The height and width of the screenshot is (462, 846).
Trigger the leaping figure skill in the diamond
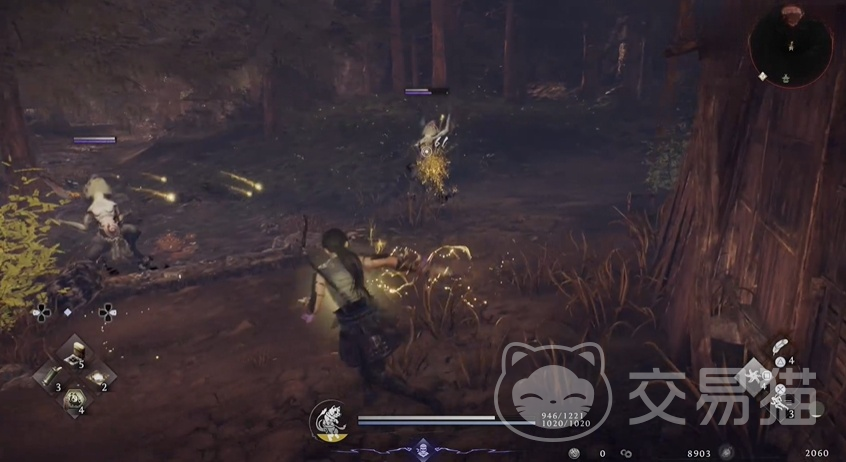pyautogui.click(x=756, y=375)
